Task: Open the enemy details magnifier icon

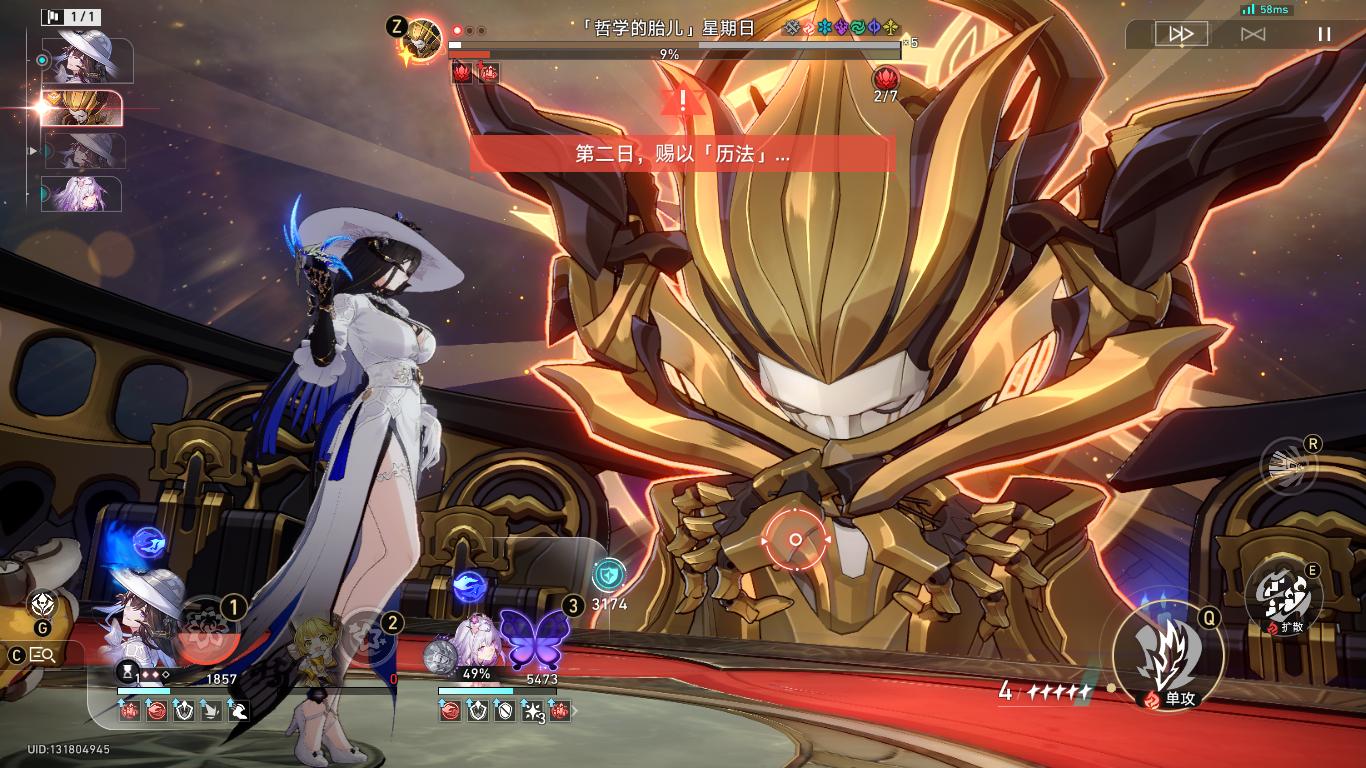Action: (43, 655)
